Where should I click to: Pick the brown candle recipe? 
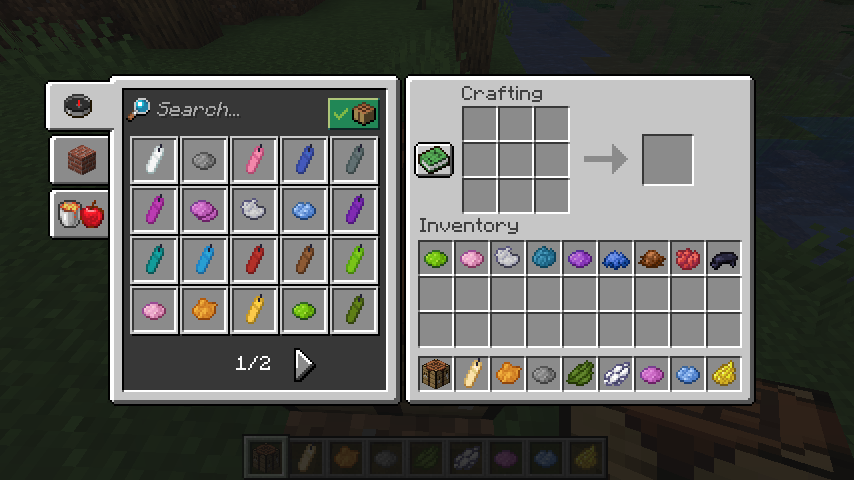(x=305, y=260)
